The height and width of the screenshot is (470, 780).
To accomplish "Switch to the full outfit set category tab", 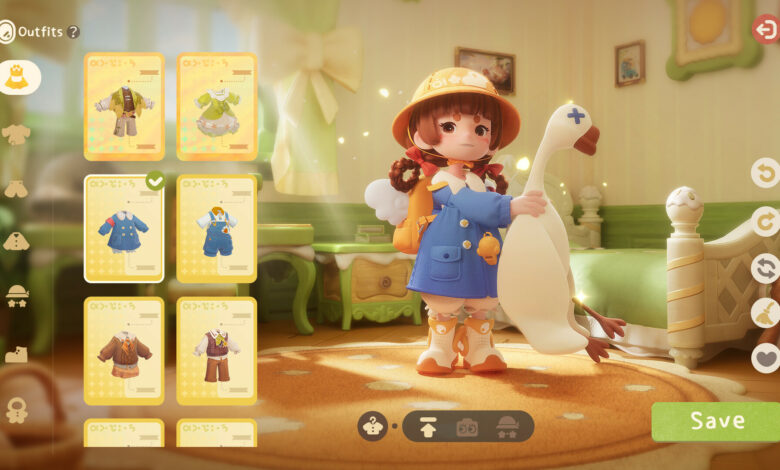I will [17, 77].
